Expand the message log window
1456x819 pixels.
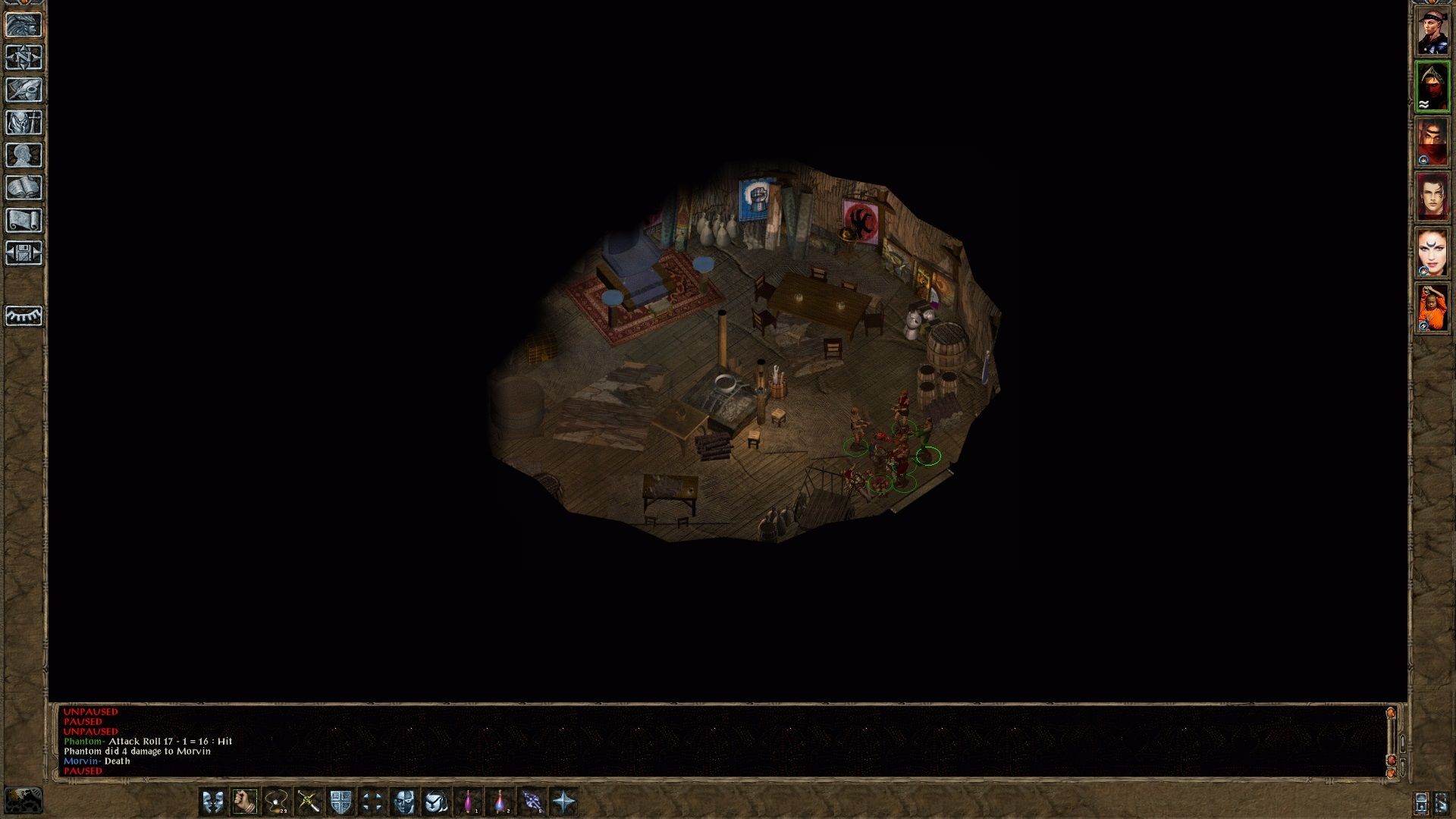click(1392, 713)
